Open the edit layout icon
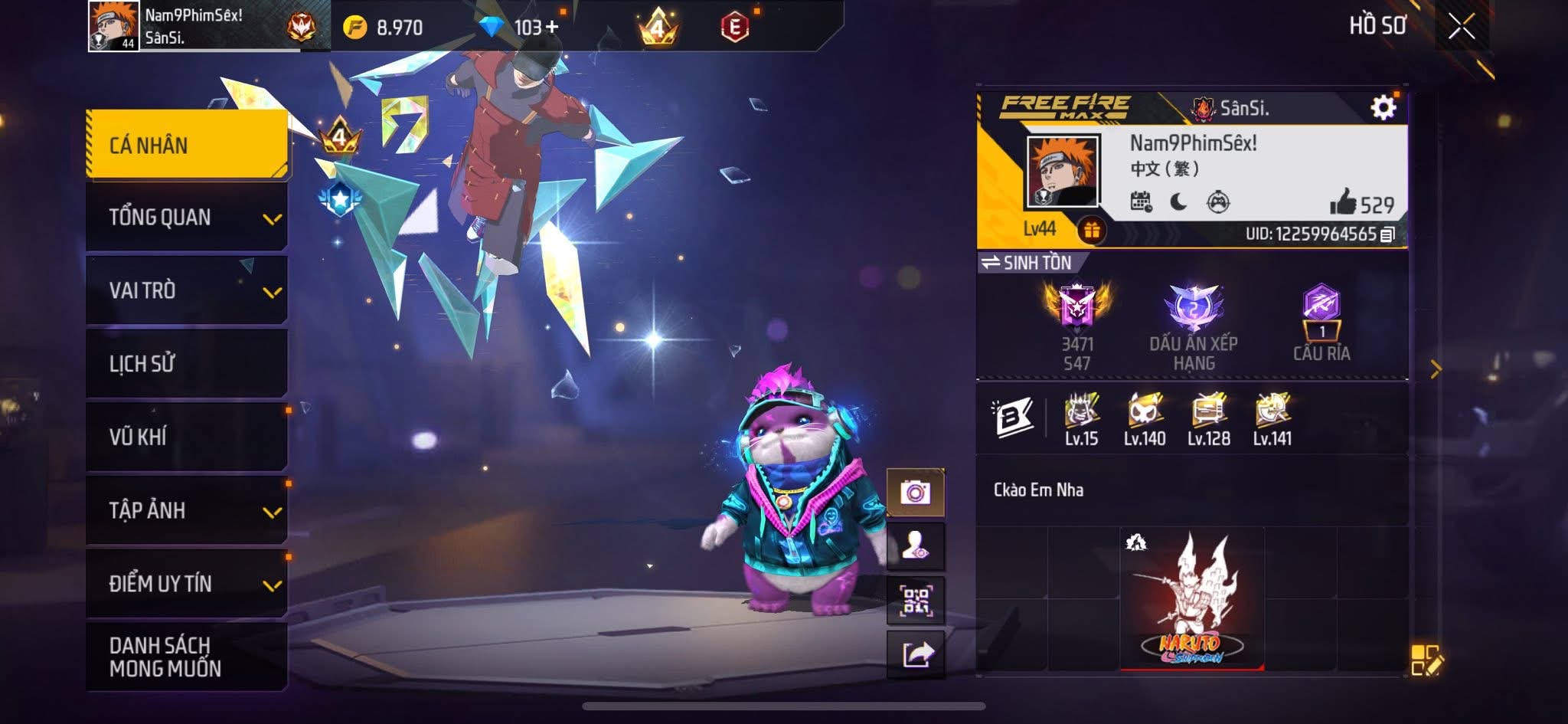Screen dimensions: 1568x724 [1426, 660]
